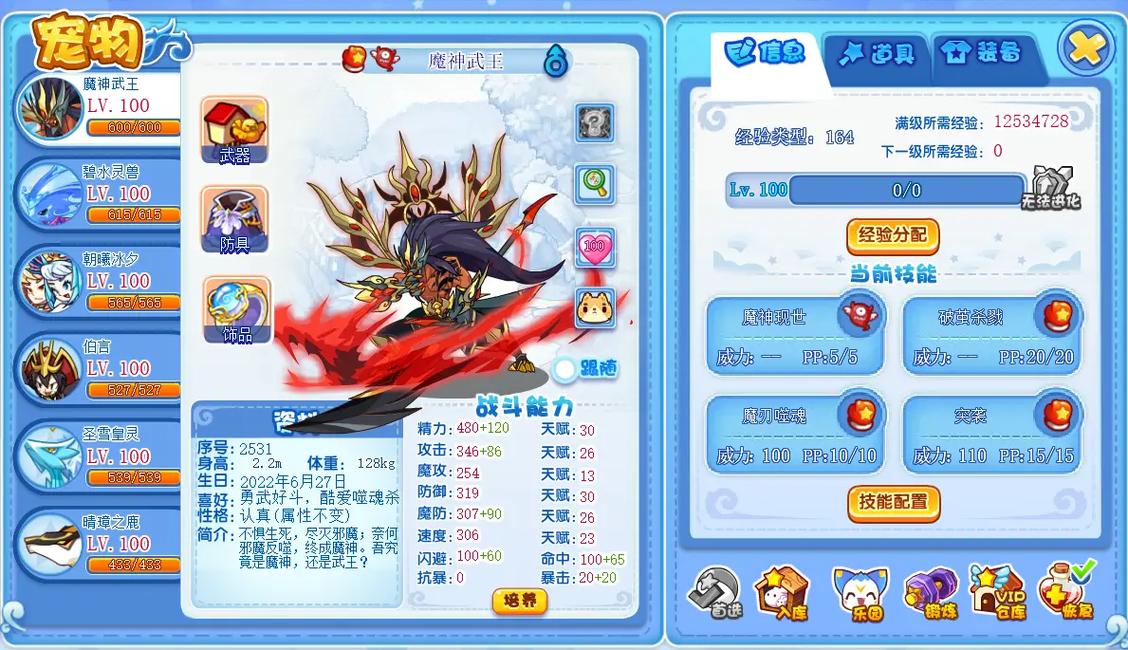Viewport: 1128px width, 650px height.
Task: Select the 魔神现世 skill
Action: click(794, 335)
